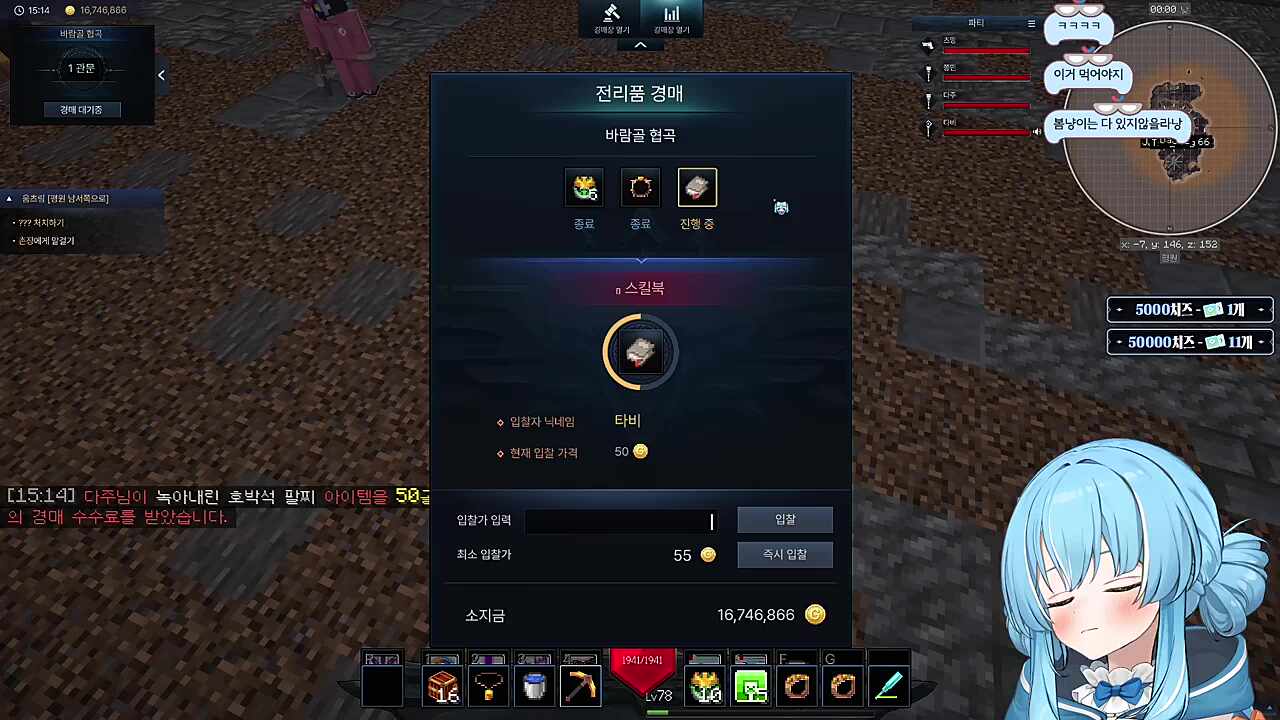1280x720 pixels.
Task: Click the quill pen icon in the hotbar
Action: pyautogui.click(x=889, y=685)
